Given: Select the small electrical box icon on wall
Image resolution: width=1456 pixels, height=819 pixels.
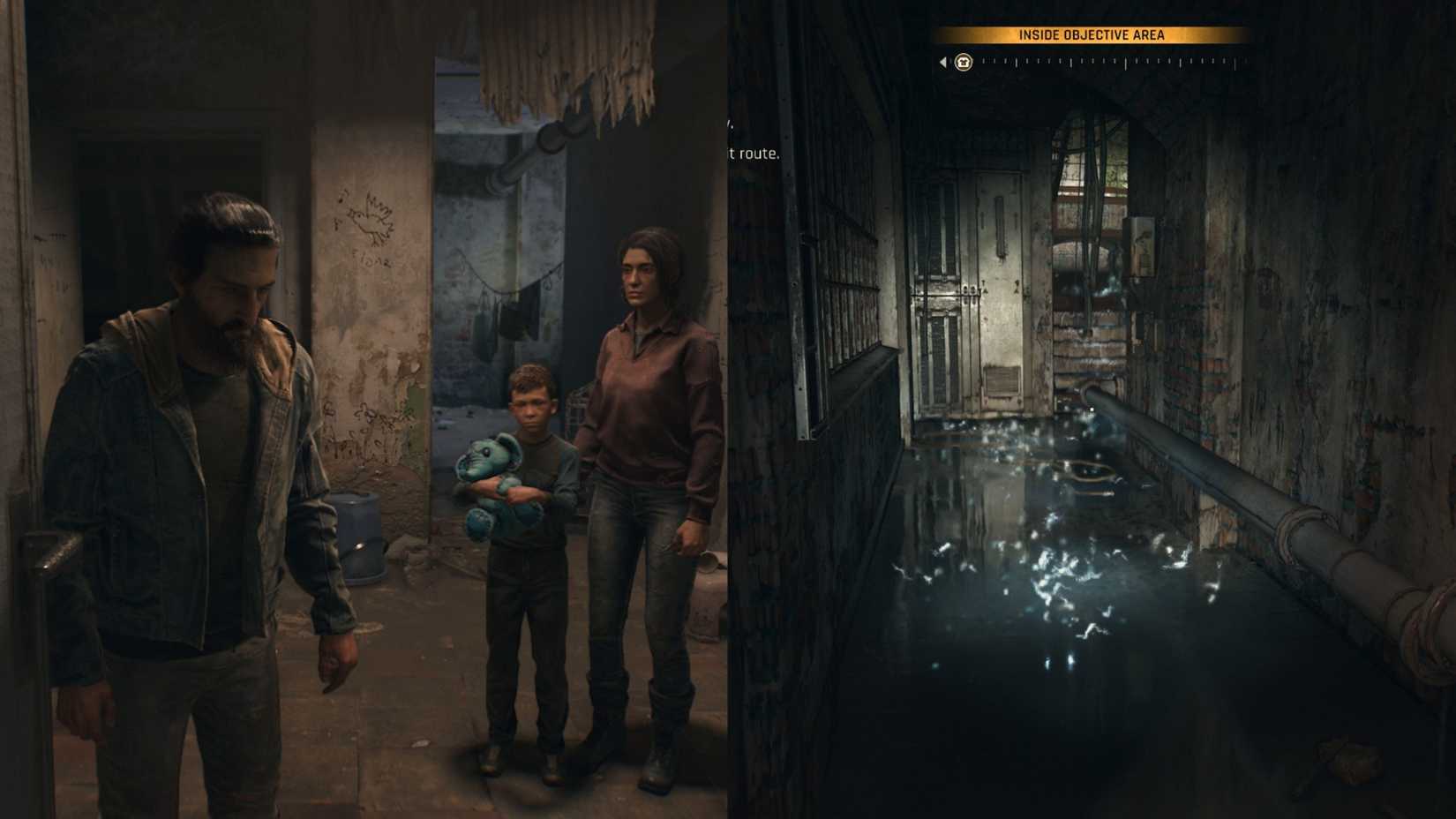Looking at the screenshot, I should click(1143, 245).
